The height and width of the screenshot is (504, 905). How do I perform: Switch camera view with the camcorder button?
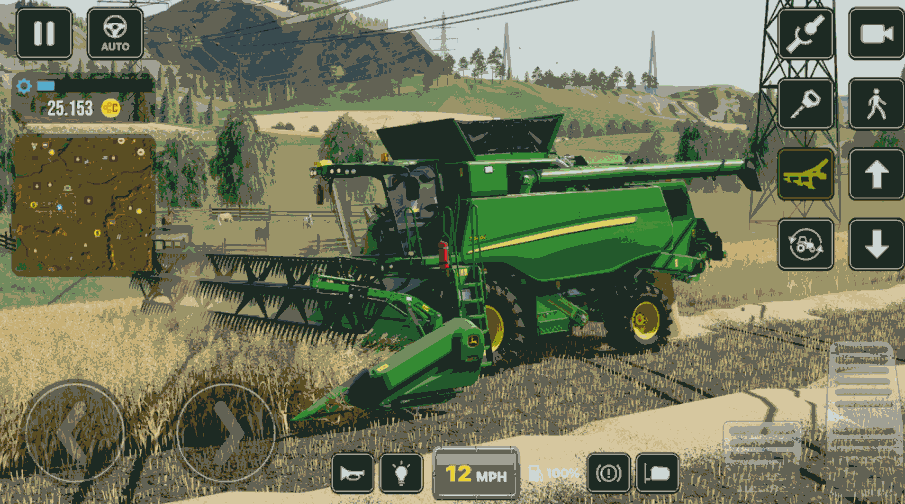click(x=876, y=34)
